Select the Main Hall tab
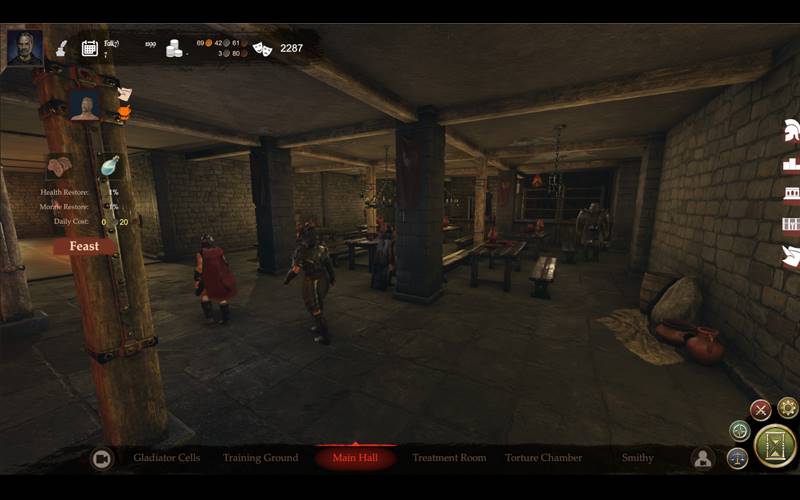The height and width of the screenshot is (500, 800). pyautogui.click(x=355, y=458)
